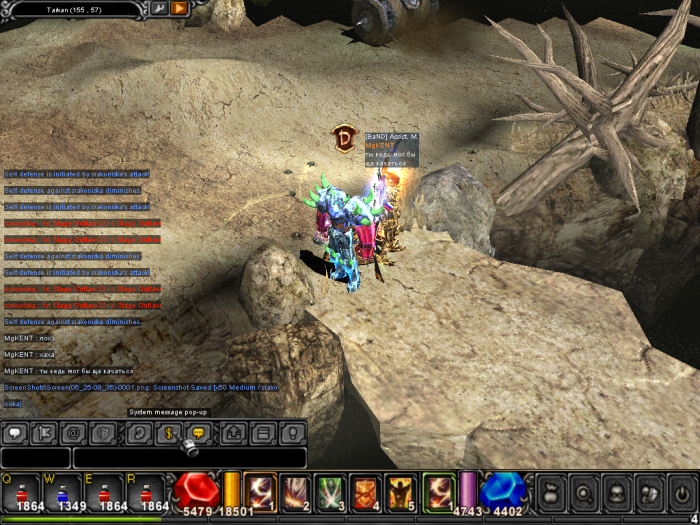Viewport: 700px width, 525px height.
Task: Select the green-framed active skill icon
Action: point(438,492)
